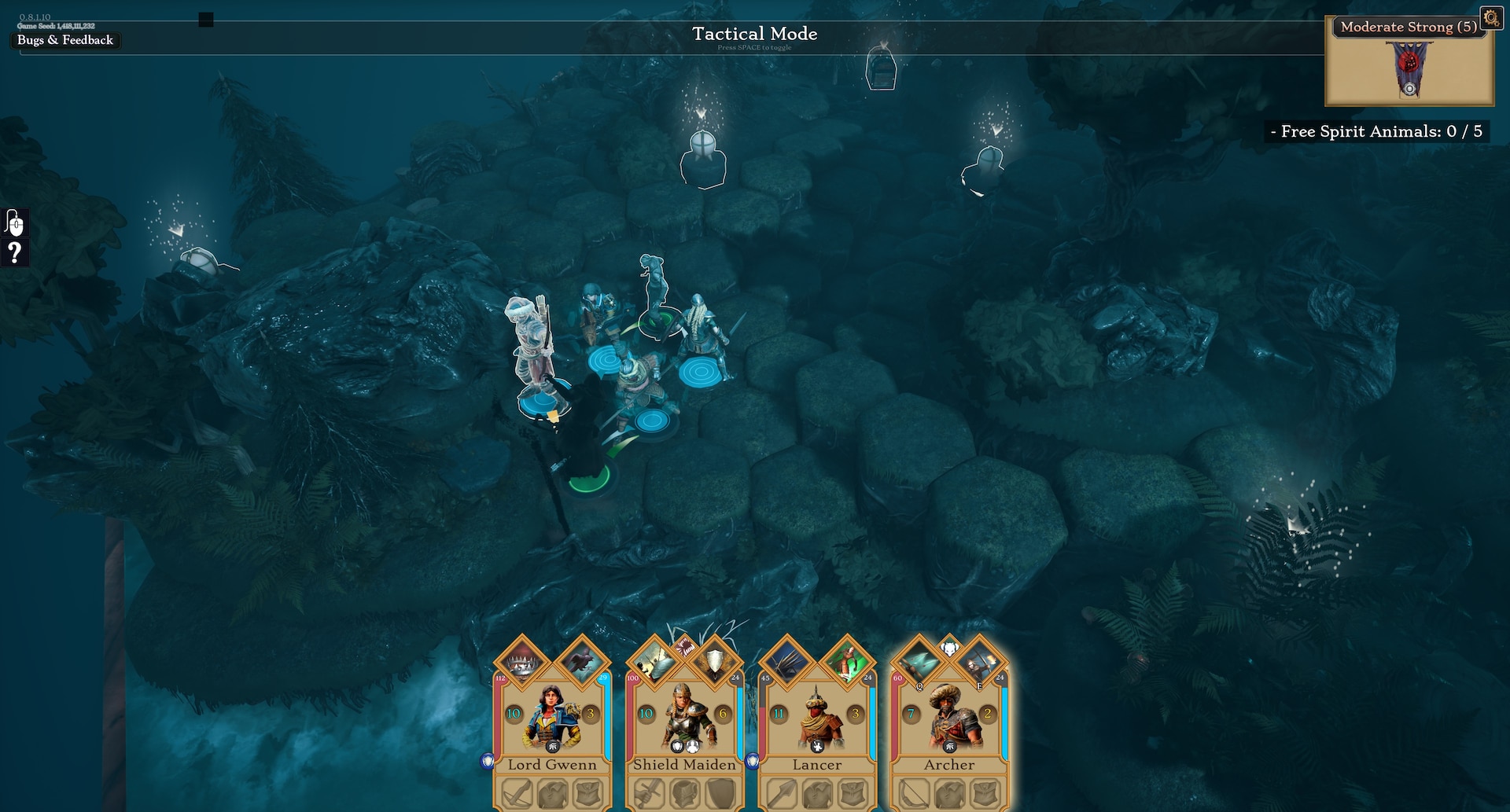Viewport: 1510px width, 812px height.
Task: Open the Bugs & Feedback form
Action: (65, 40)
